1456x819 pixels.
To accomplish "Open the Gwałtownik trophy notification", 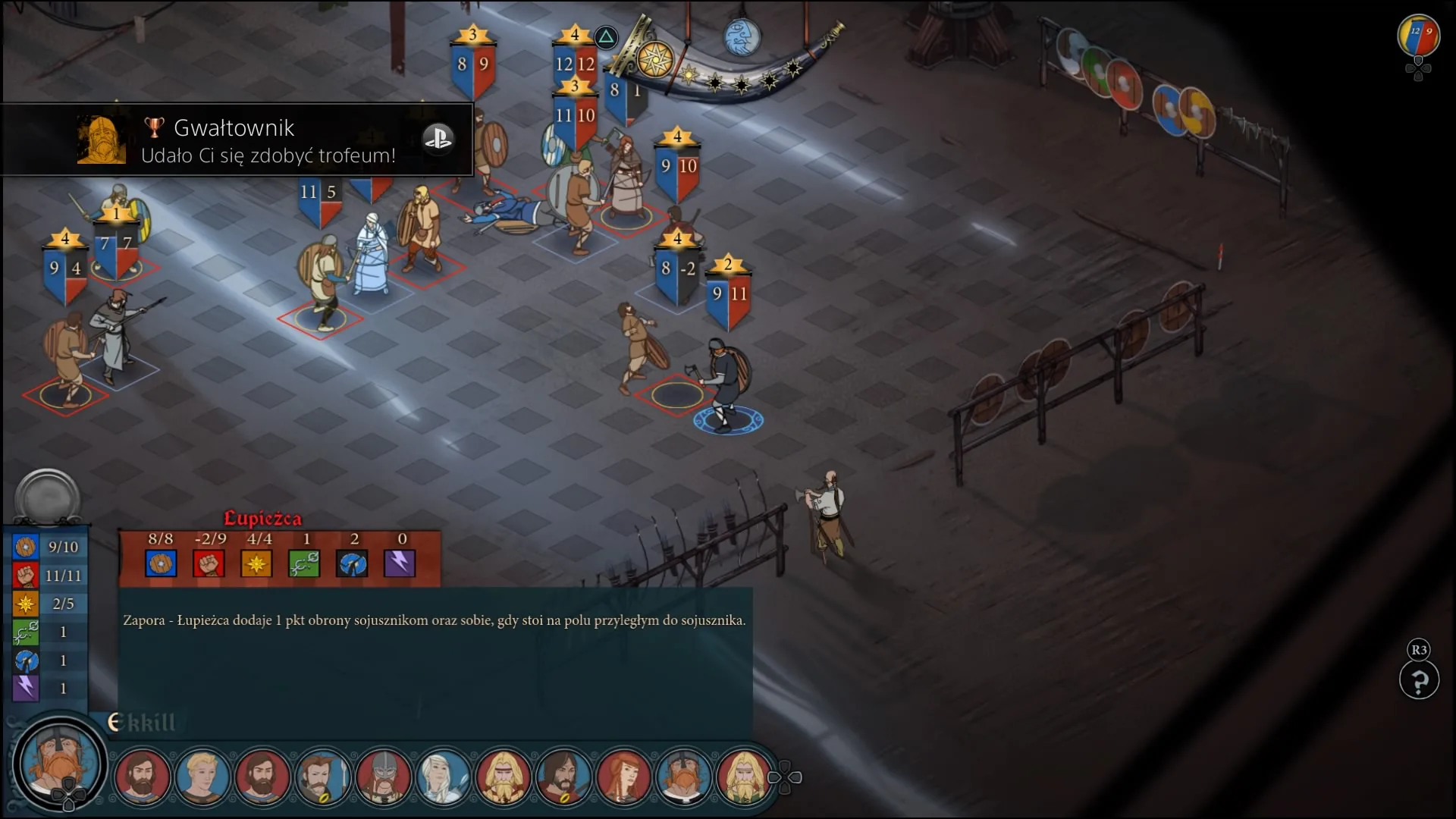I will (237, 140).
